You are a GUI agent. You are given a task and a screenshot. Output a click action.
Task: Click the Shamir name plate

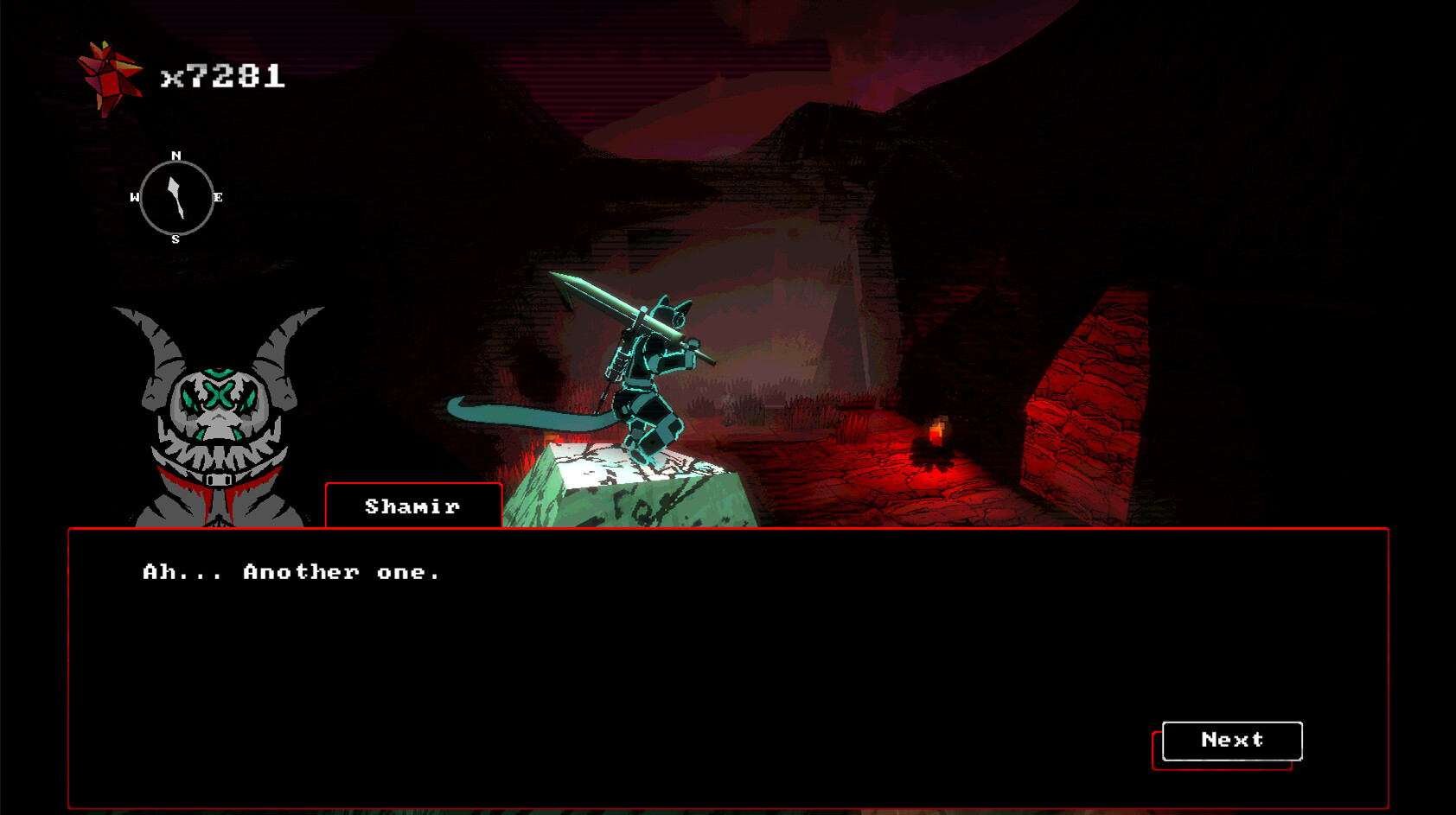(x=412, y=507)
